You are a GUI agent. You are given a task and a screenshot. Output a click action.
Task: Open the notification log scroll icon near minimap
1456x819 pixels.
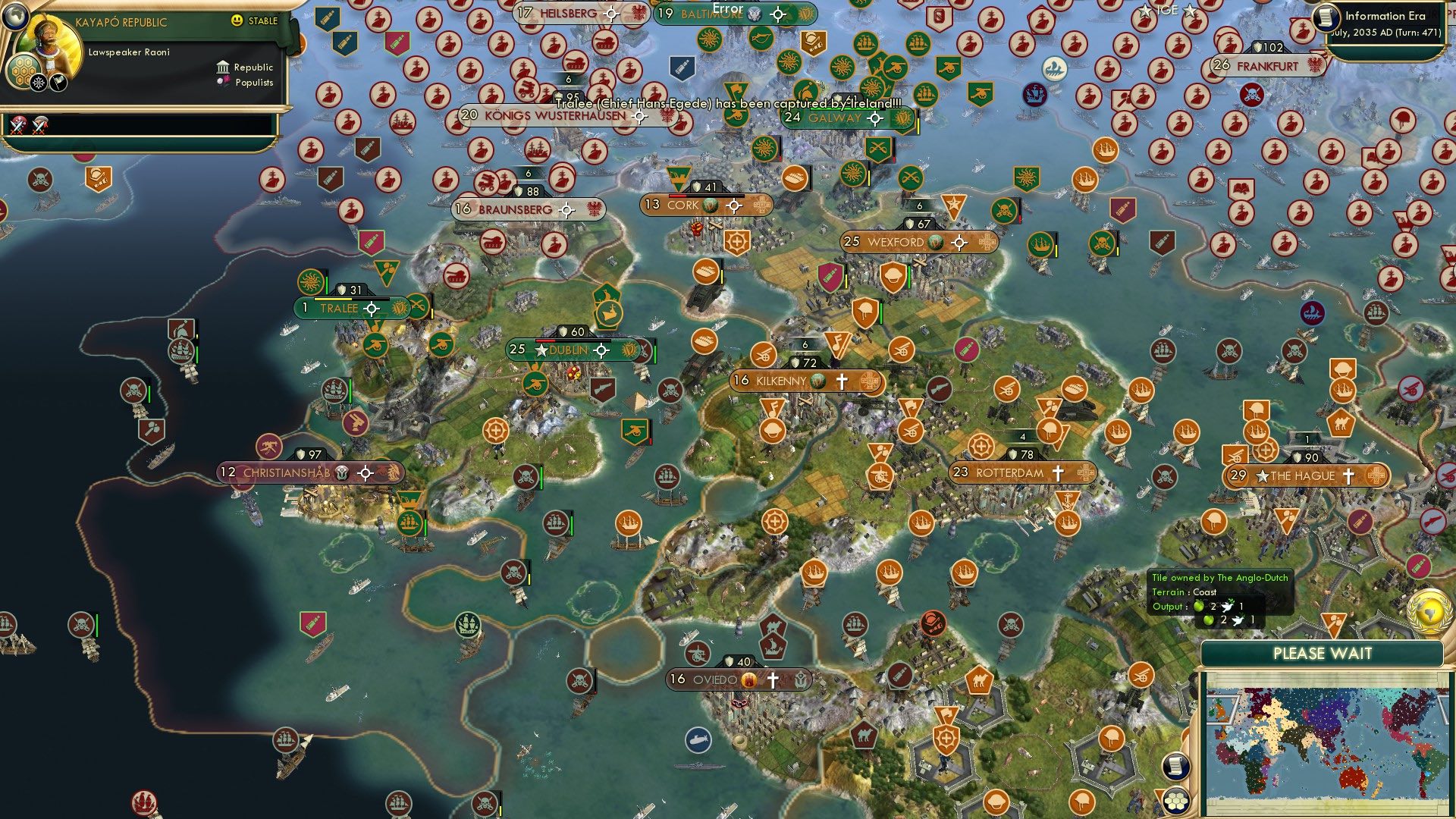point(1176,767)
